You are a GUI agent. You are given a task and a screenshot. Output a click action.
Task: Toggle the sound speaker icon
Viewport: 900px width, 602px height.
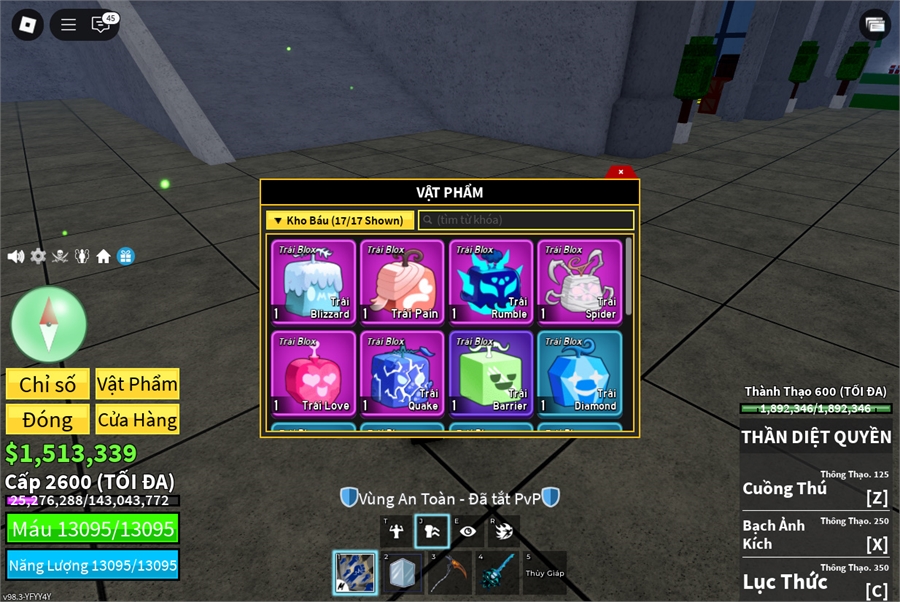[16, 256]
